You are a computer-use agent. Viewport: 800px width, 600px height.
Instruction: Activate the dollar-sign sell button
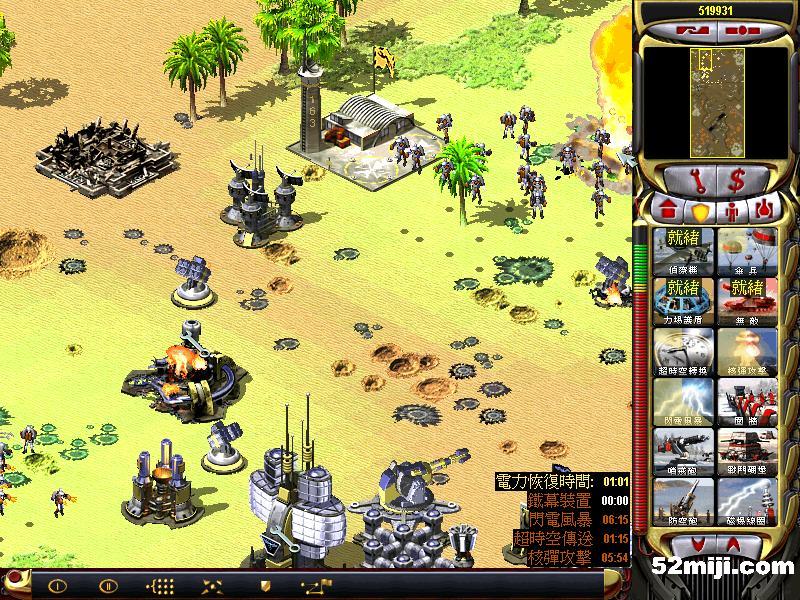click(737, 180)
